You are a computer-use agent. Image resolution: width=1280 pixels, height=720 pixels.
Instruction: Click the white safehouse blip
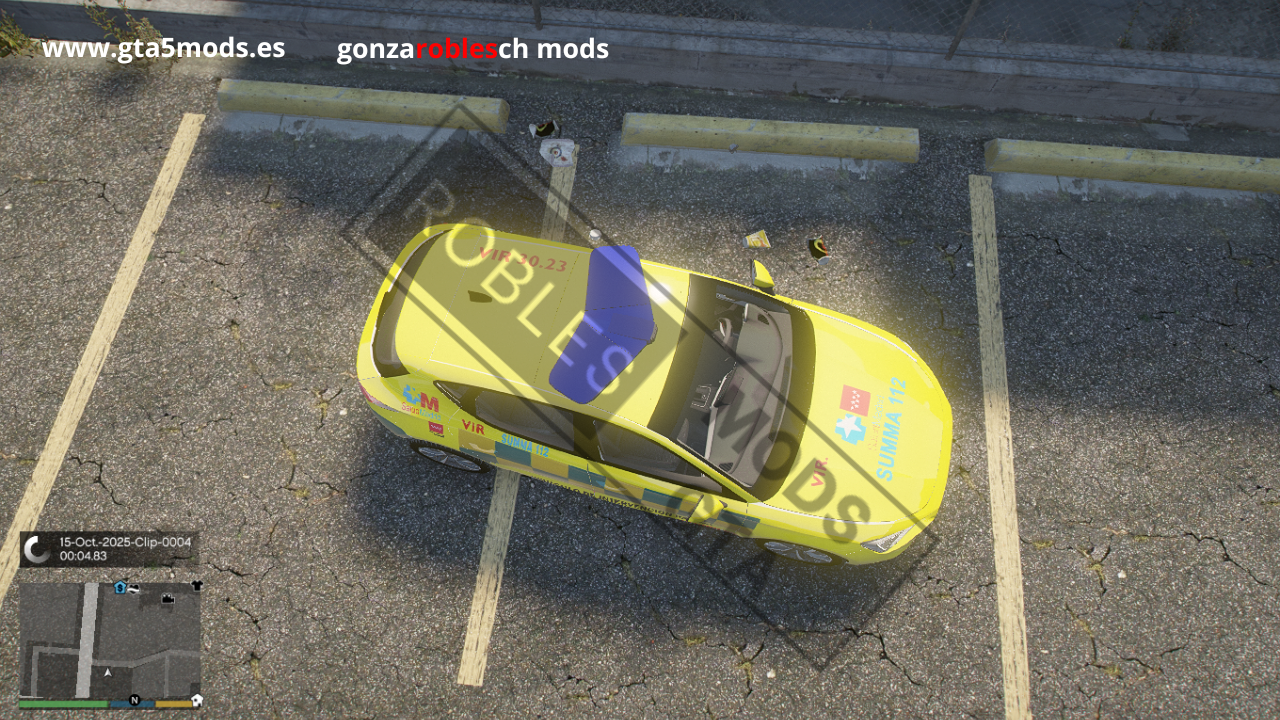tap(197, 700)
